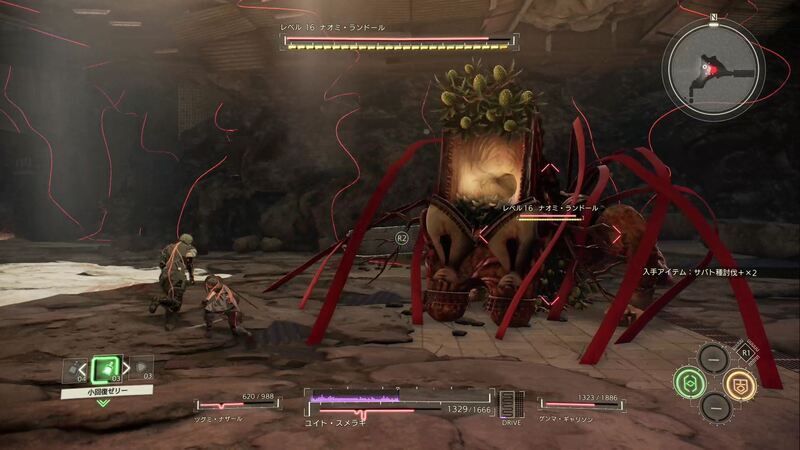Expand the green chevron below the item name

point(104,403)
